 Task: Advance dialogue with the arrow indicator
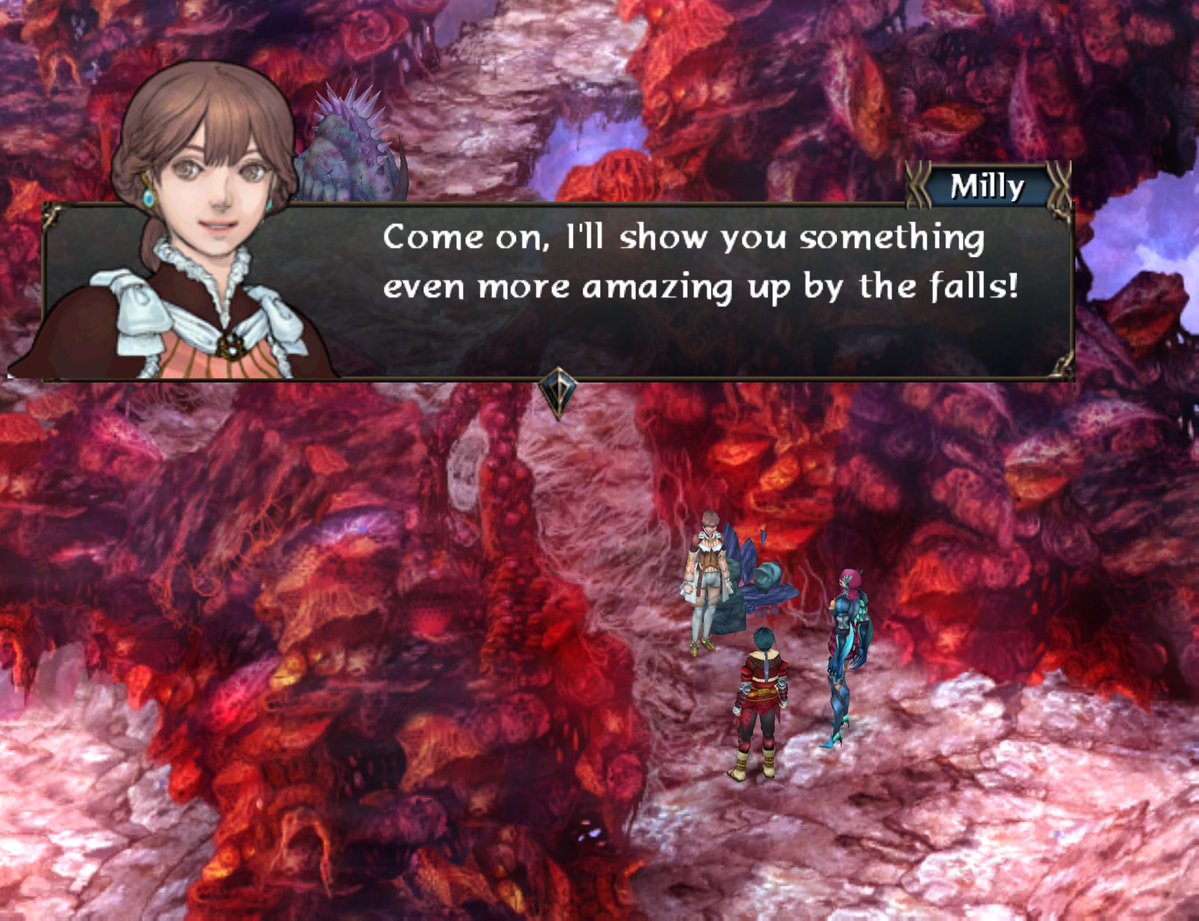(x=557, y=393)
